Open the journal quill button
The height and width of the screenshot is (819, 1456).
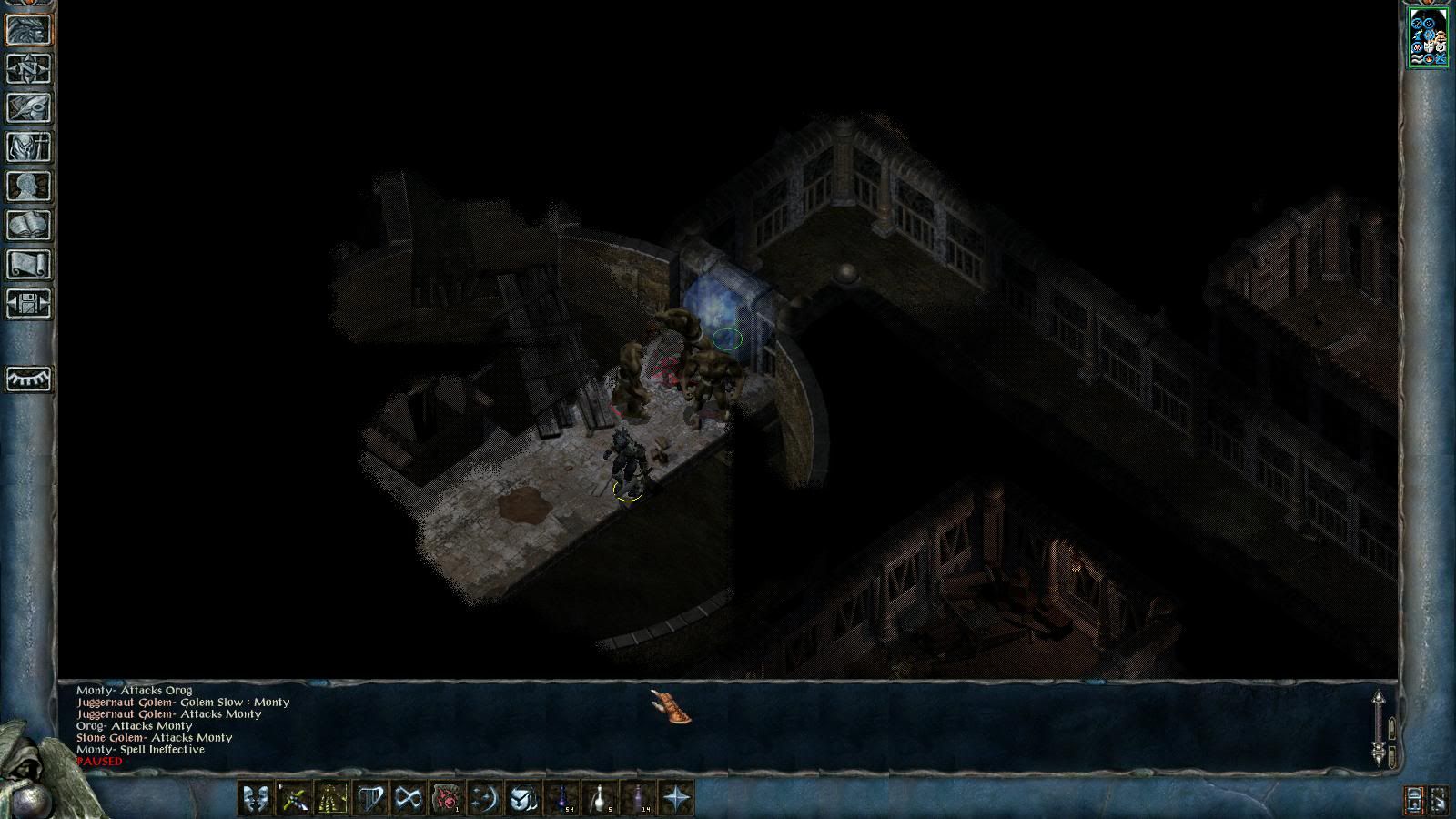29,107
